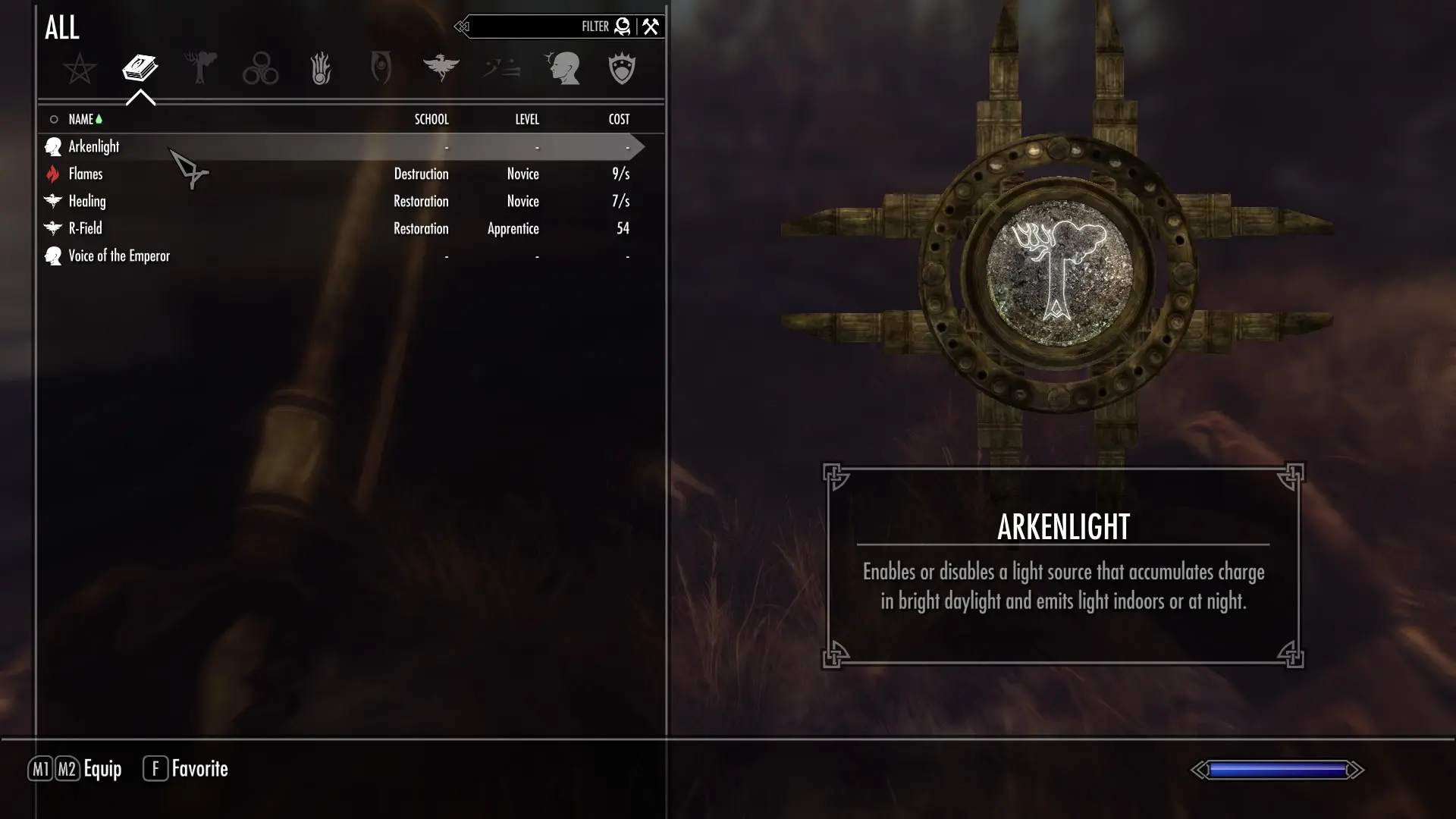Open the Shouts category tab
1456x819 pixels.
(x=501, y=69)
